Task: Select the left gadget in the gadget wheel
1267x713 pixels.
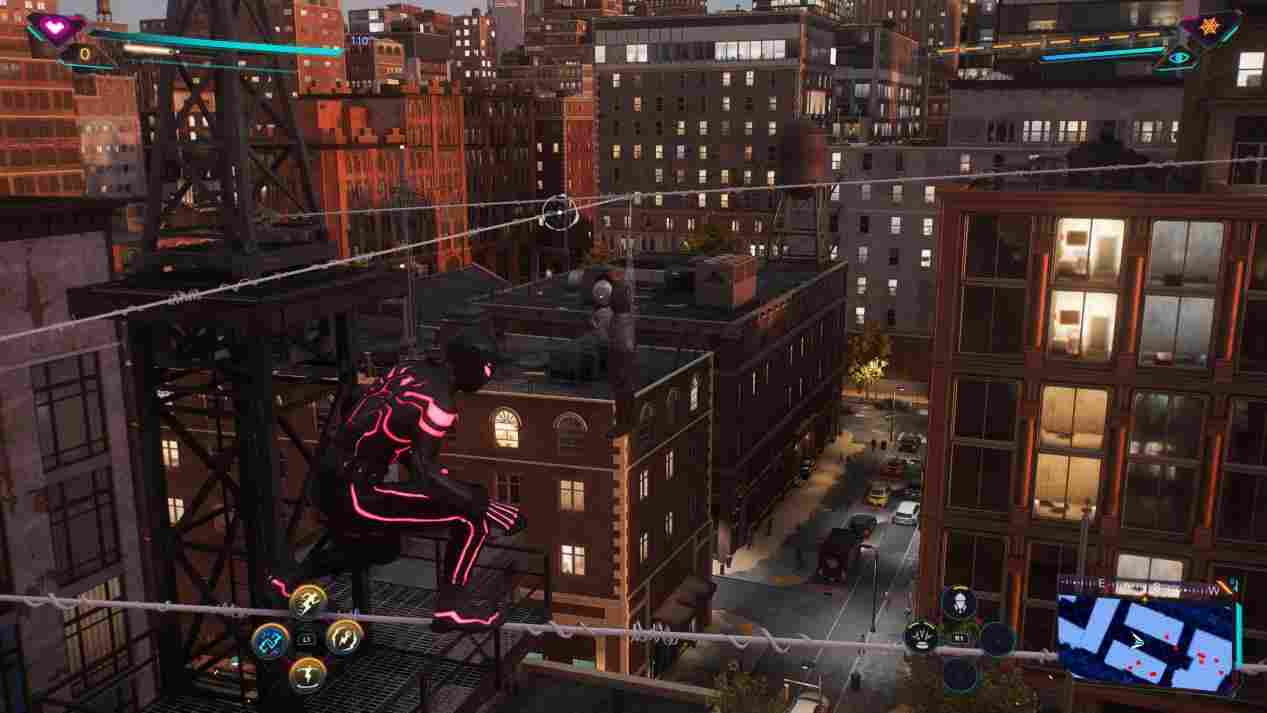Action: [x=920, y=637]
